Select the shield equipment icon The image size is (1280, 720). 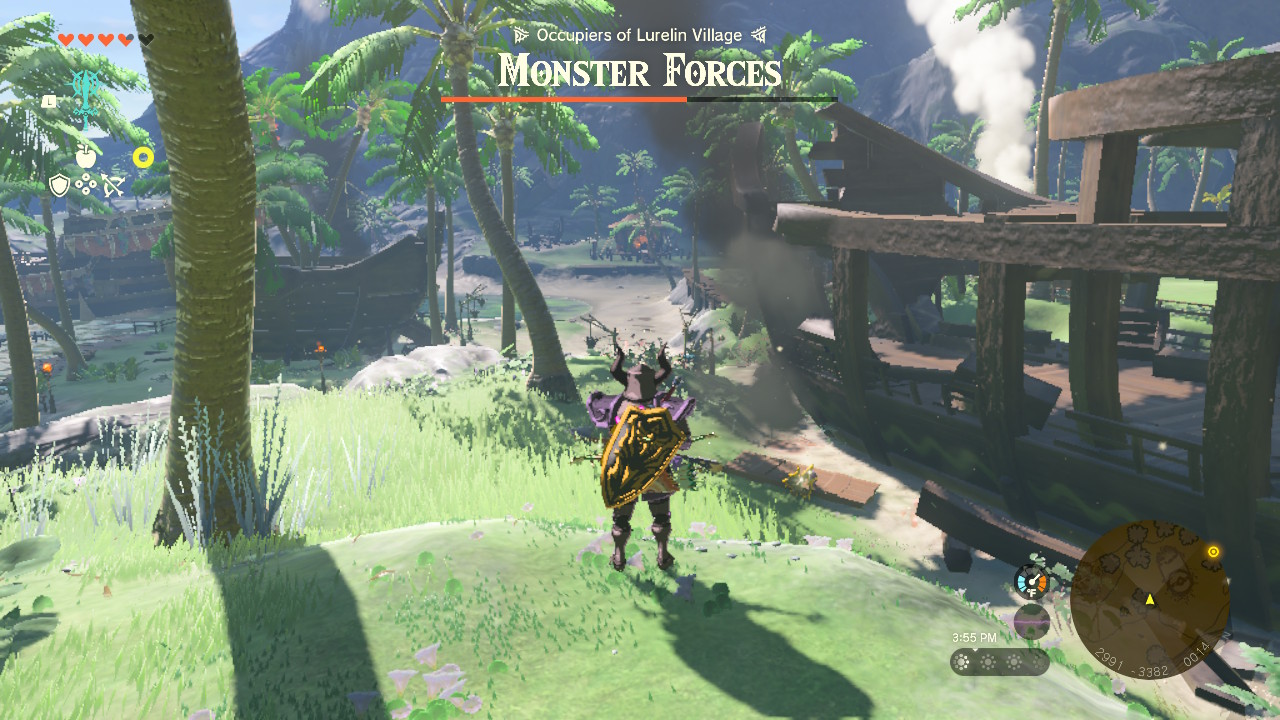(x=59, y=185)
